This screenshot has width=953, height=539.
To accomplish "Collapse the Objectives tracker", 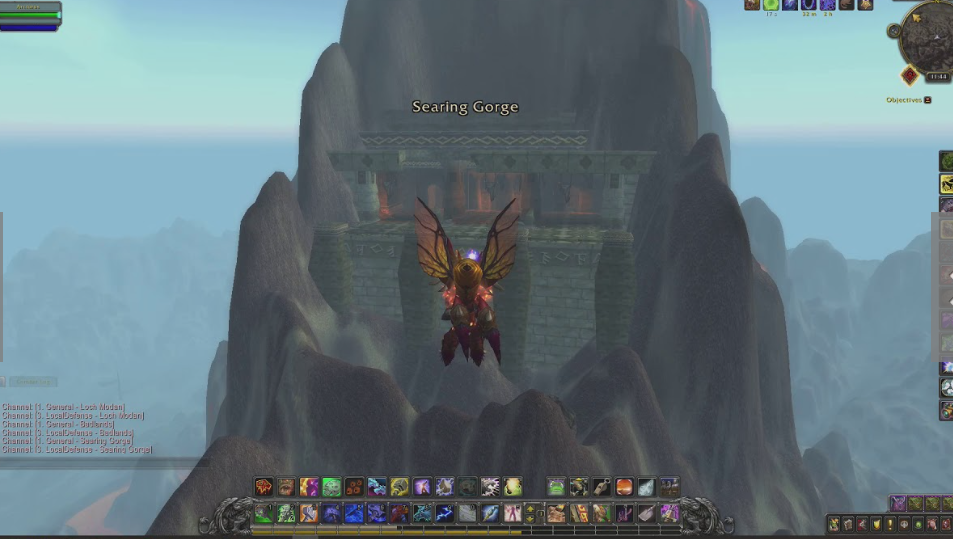I will 927,100.
